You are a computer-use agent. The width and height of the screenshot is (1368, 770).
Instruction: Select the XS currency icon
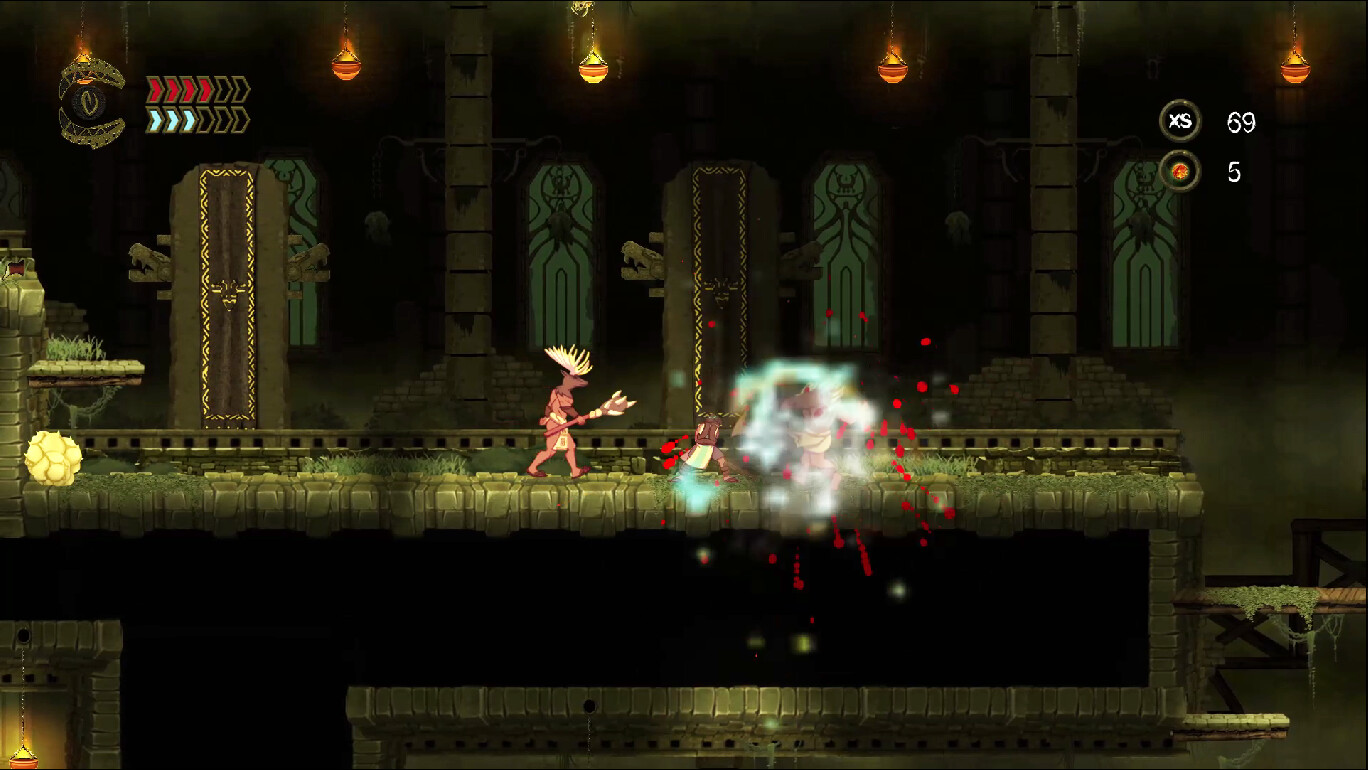click(x=1182, y=121)
